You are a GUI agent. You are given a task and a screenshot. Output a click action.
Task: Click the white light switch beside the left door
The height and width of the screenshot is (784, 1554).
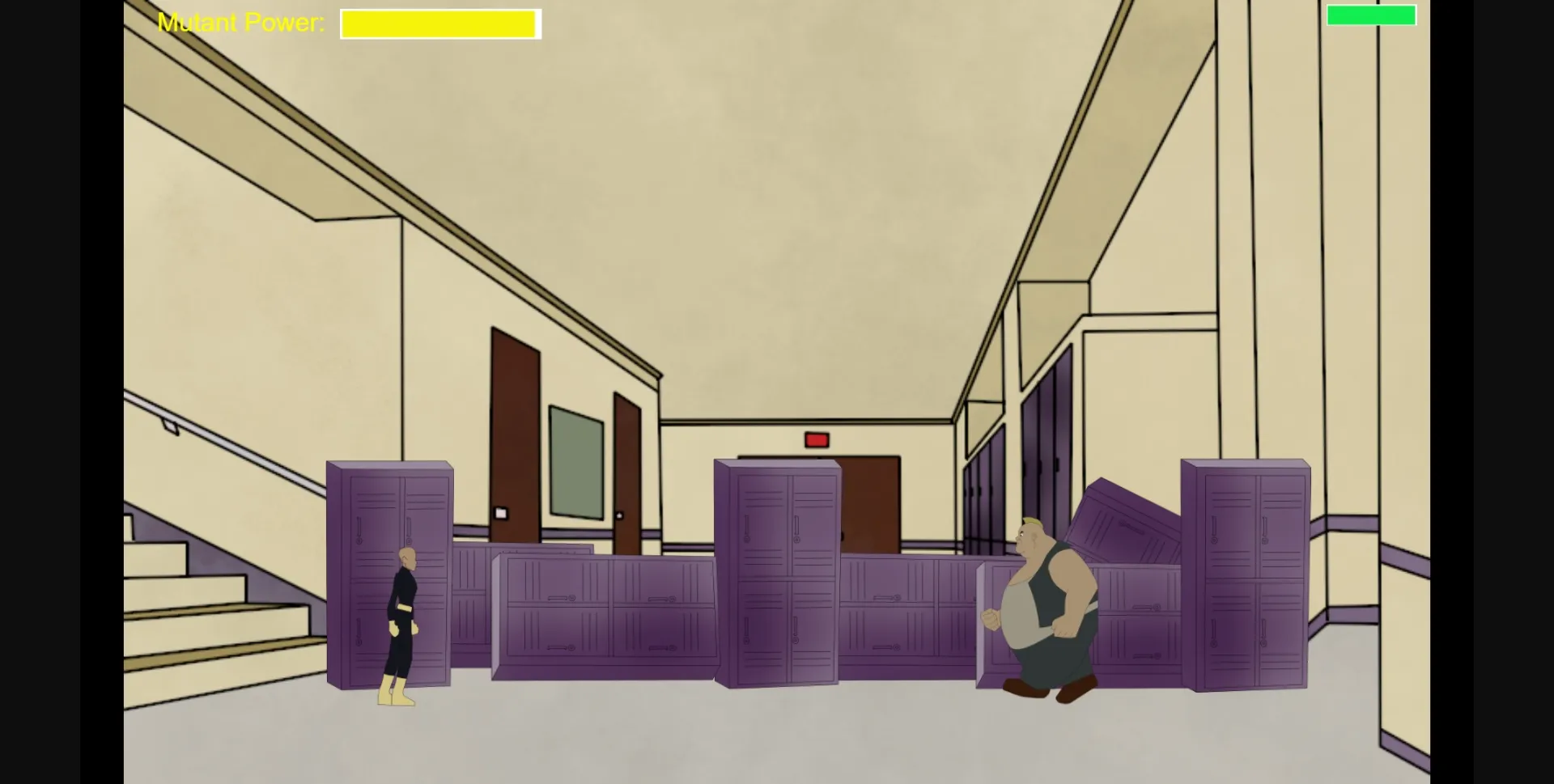[x=501, y=511]
